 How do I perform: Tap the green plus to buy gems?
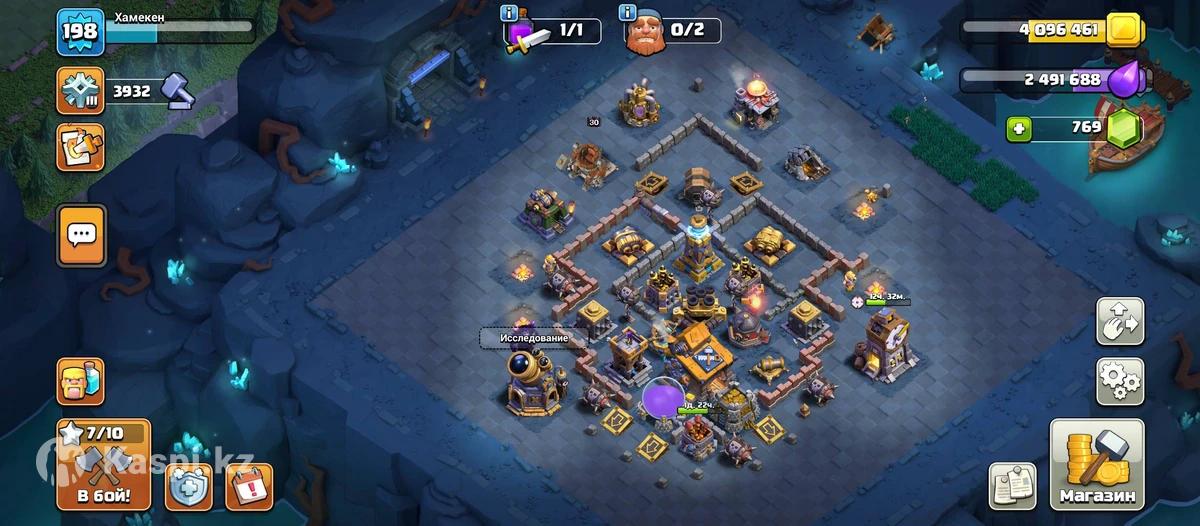point(1019,128)
